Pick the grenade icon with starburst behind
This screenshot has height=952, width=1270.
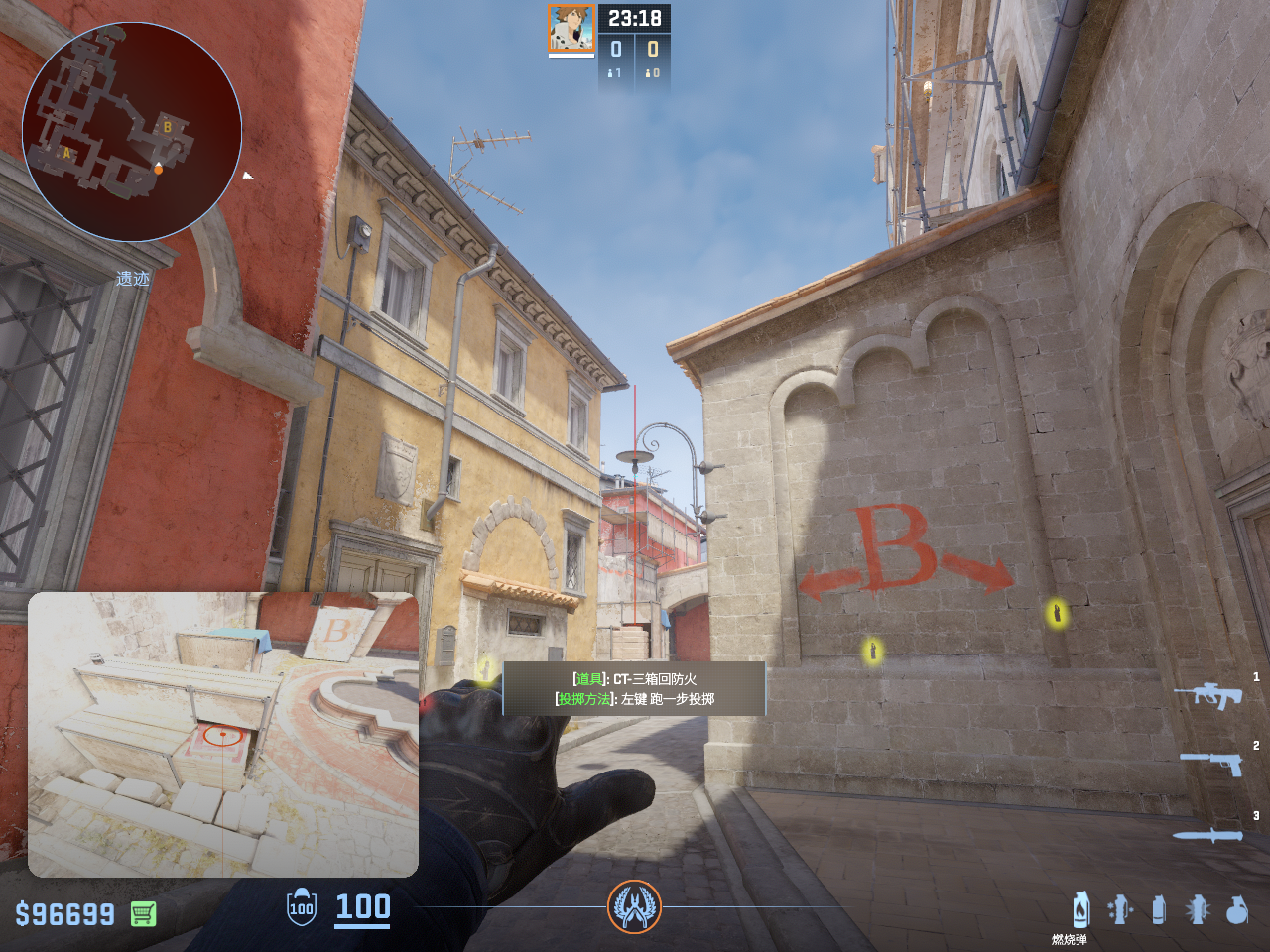pos(1198,909)
